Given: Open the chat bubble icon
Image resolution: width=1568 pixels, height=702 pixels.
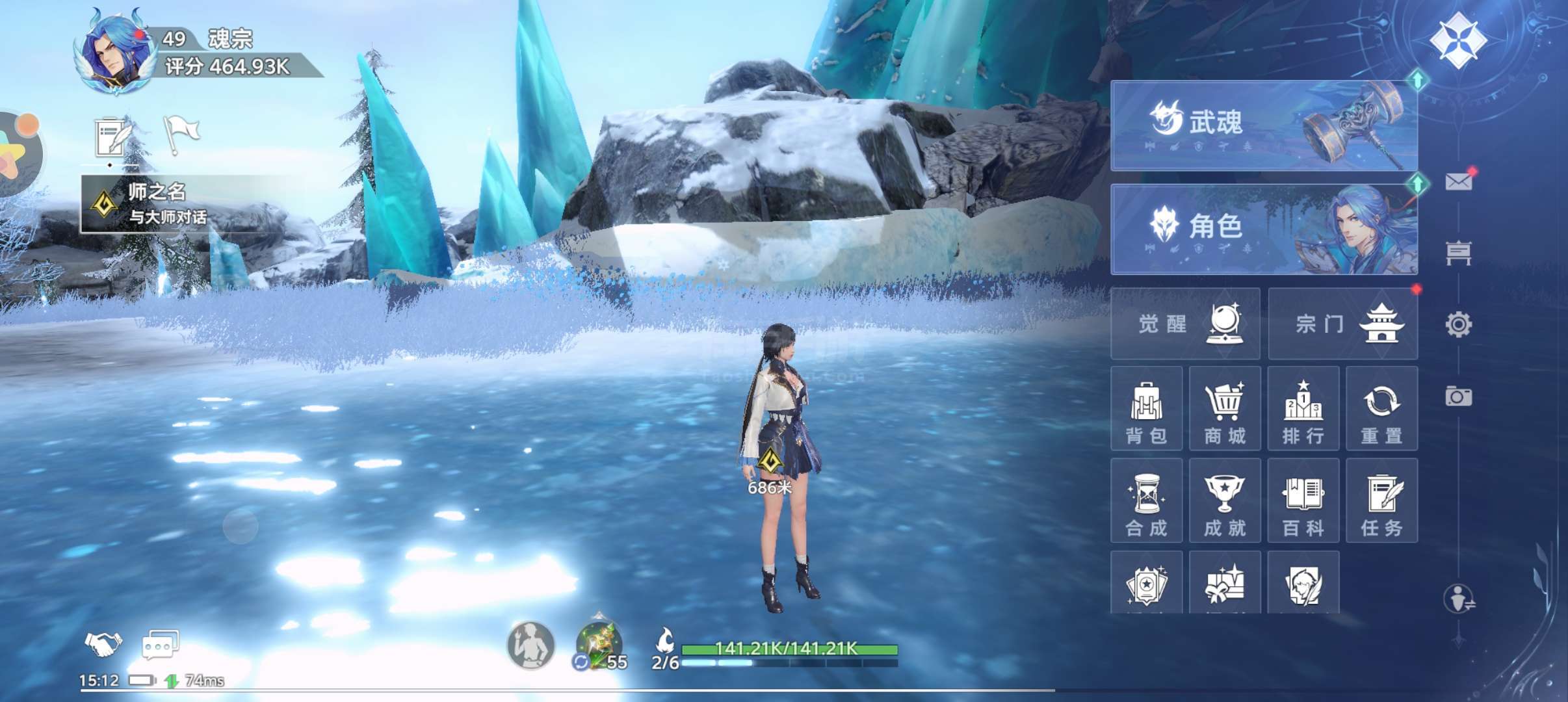Looking at the screenshot, I should pyautogui.click(x=160, y=645).
